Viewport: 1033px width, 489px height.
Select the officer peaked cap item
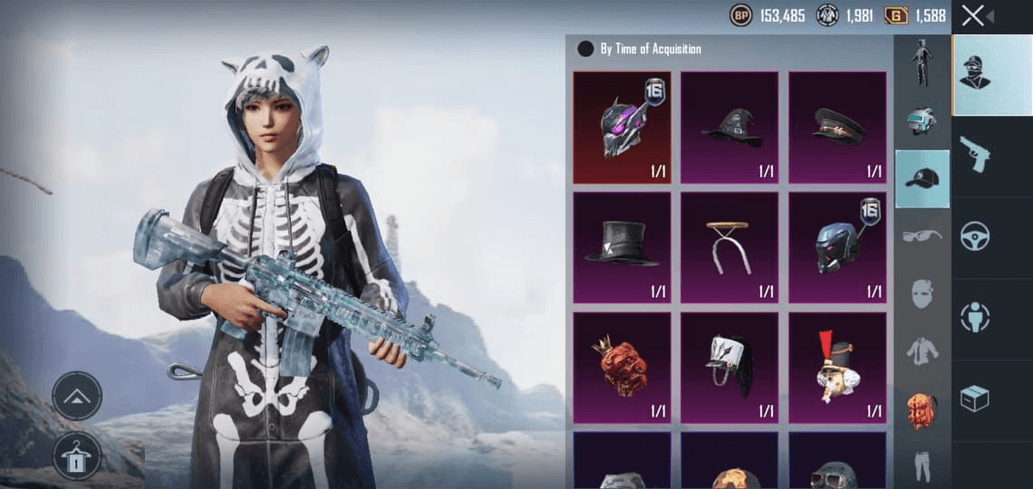point(837,127)
